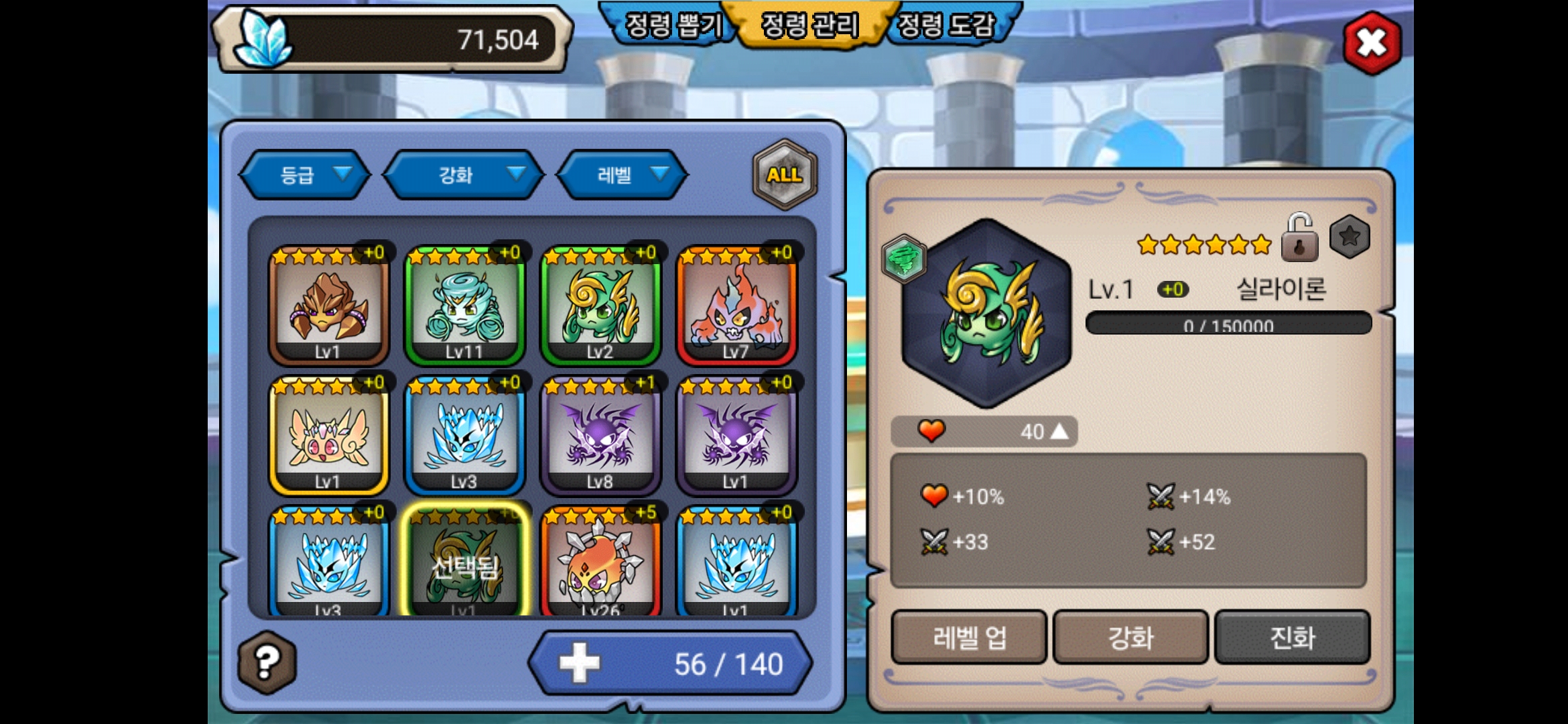The height and width of the screenshot is (724, 1568).
Task: Open the 레벨 filter dropdown
Action: point(623,175)
